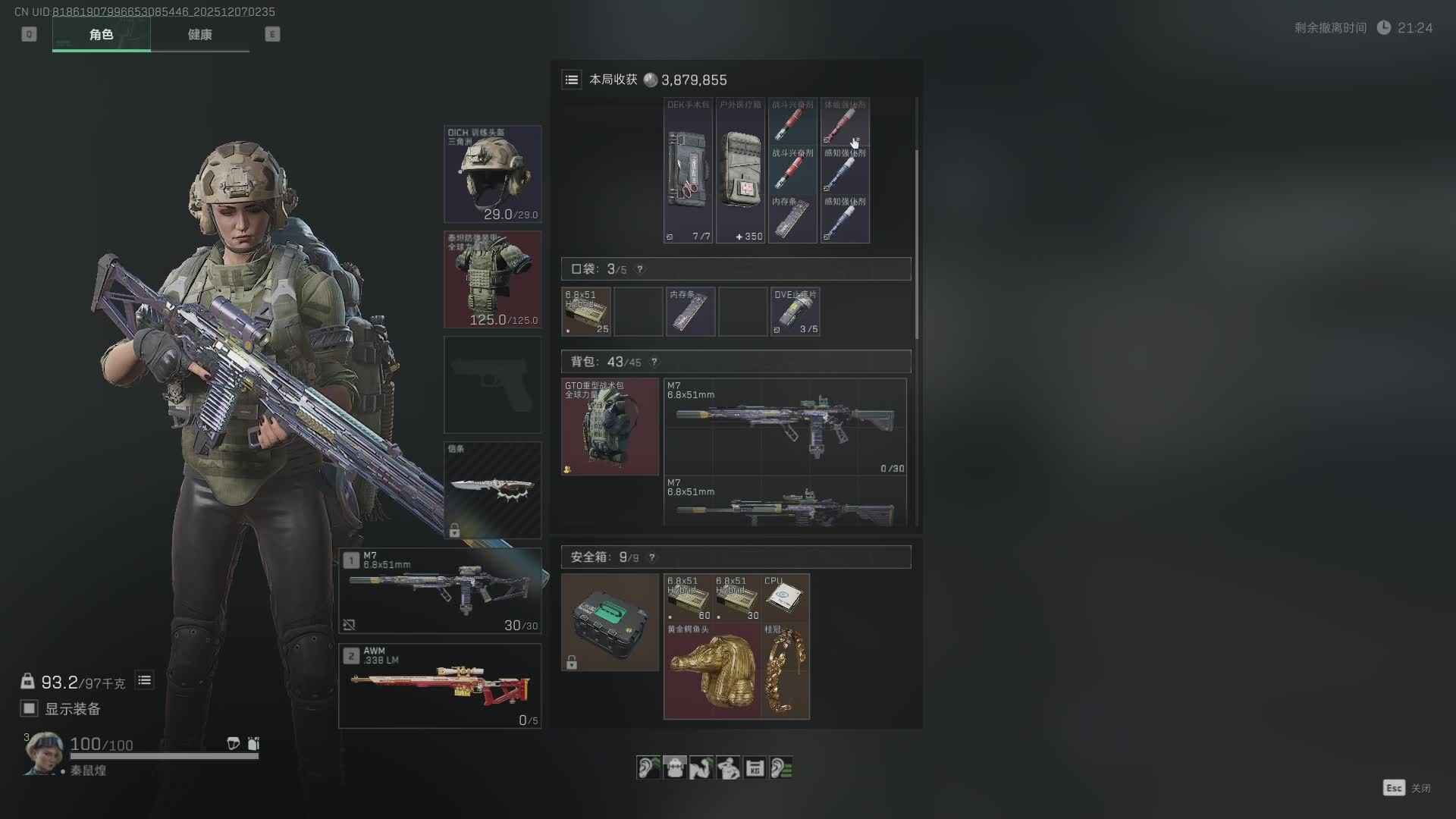The height and width of the screenshot is (819, 1456).
Task: Toggle the 显示装备 checkbox
Action: 30,708
